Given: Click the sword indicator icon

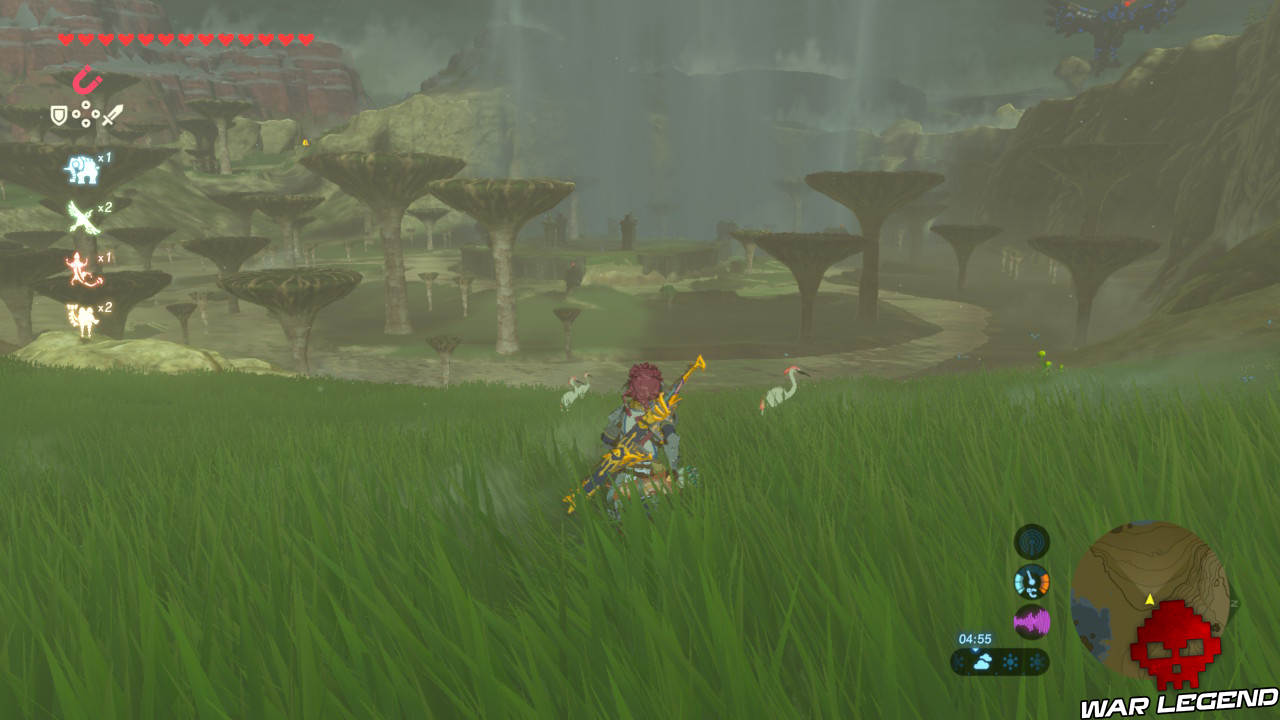Looking at the screenshot, I should [112, 115].
